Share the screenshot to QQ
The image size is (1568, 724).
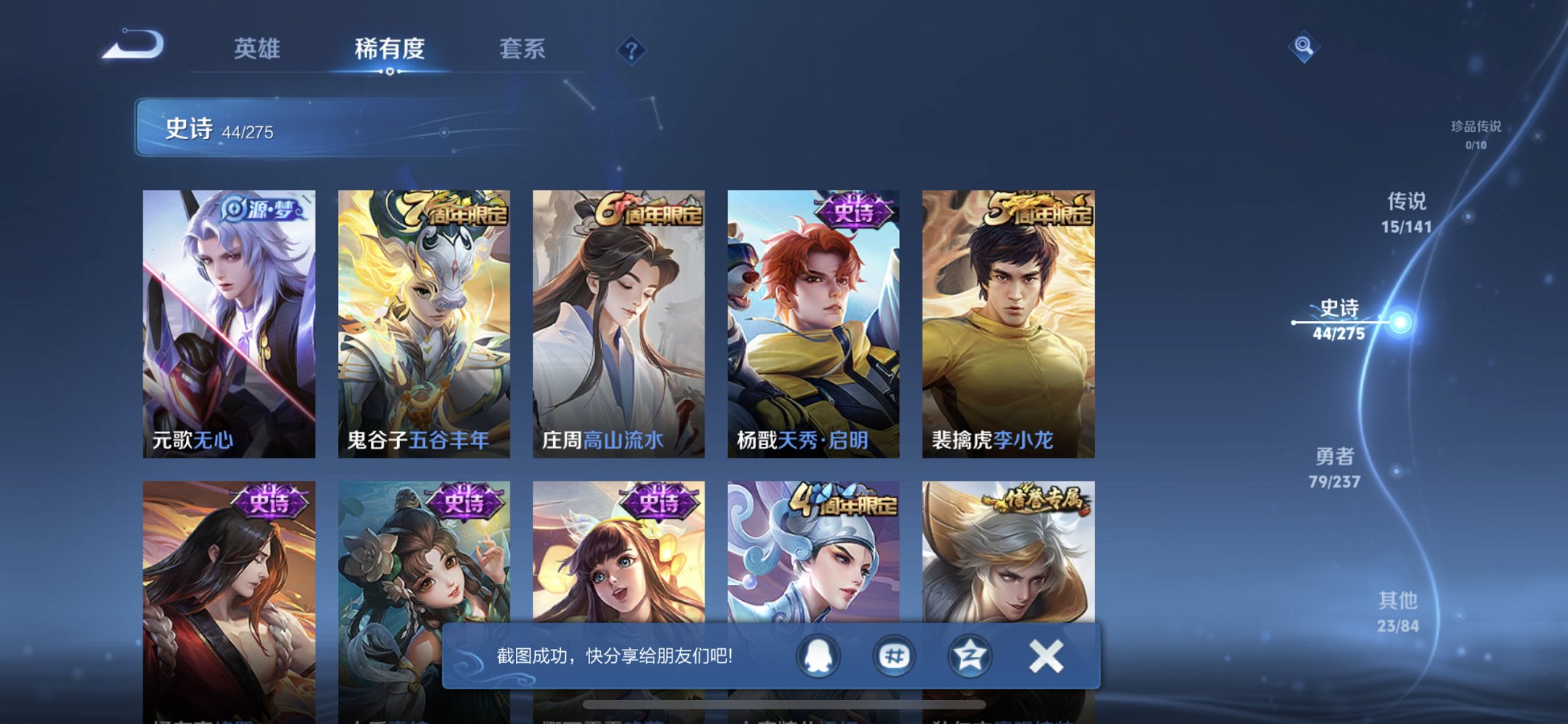[x=817, y=655]
